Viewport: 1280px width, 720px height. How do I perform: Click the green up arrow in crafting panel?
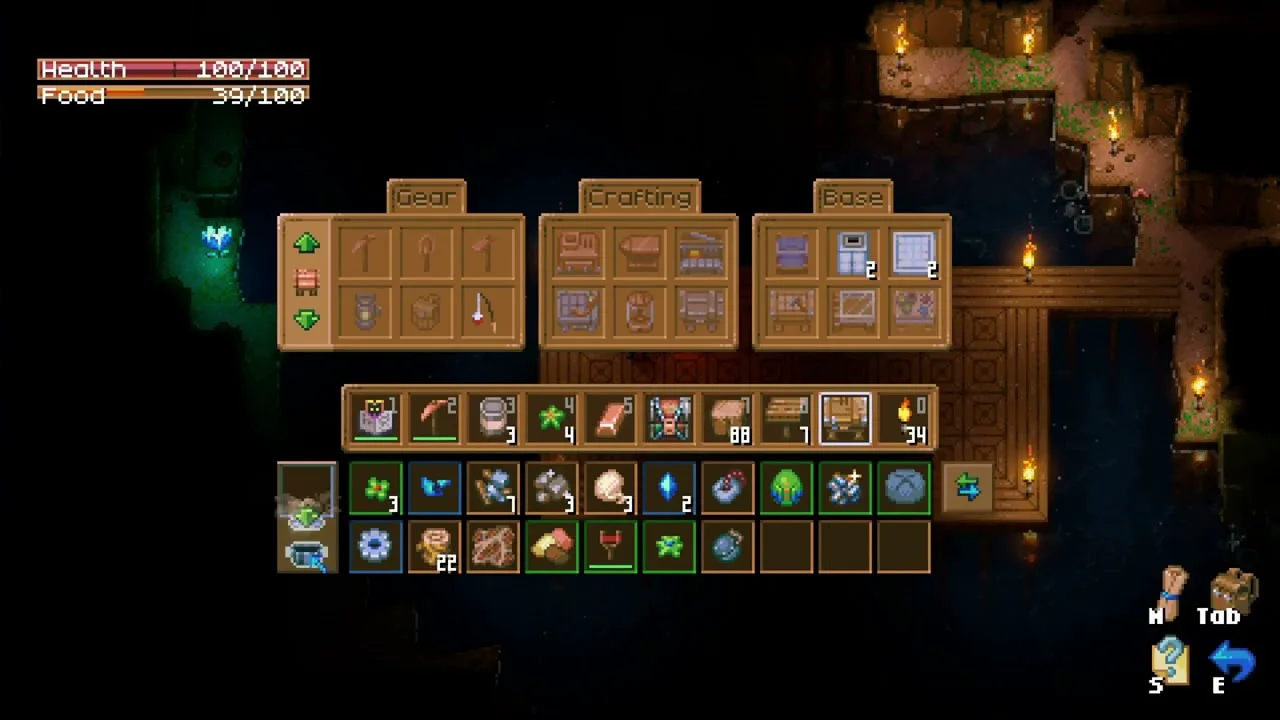[307, 243]
